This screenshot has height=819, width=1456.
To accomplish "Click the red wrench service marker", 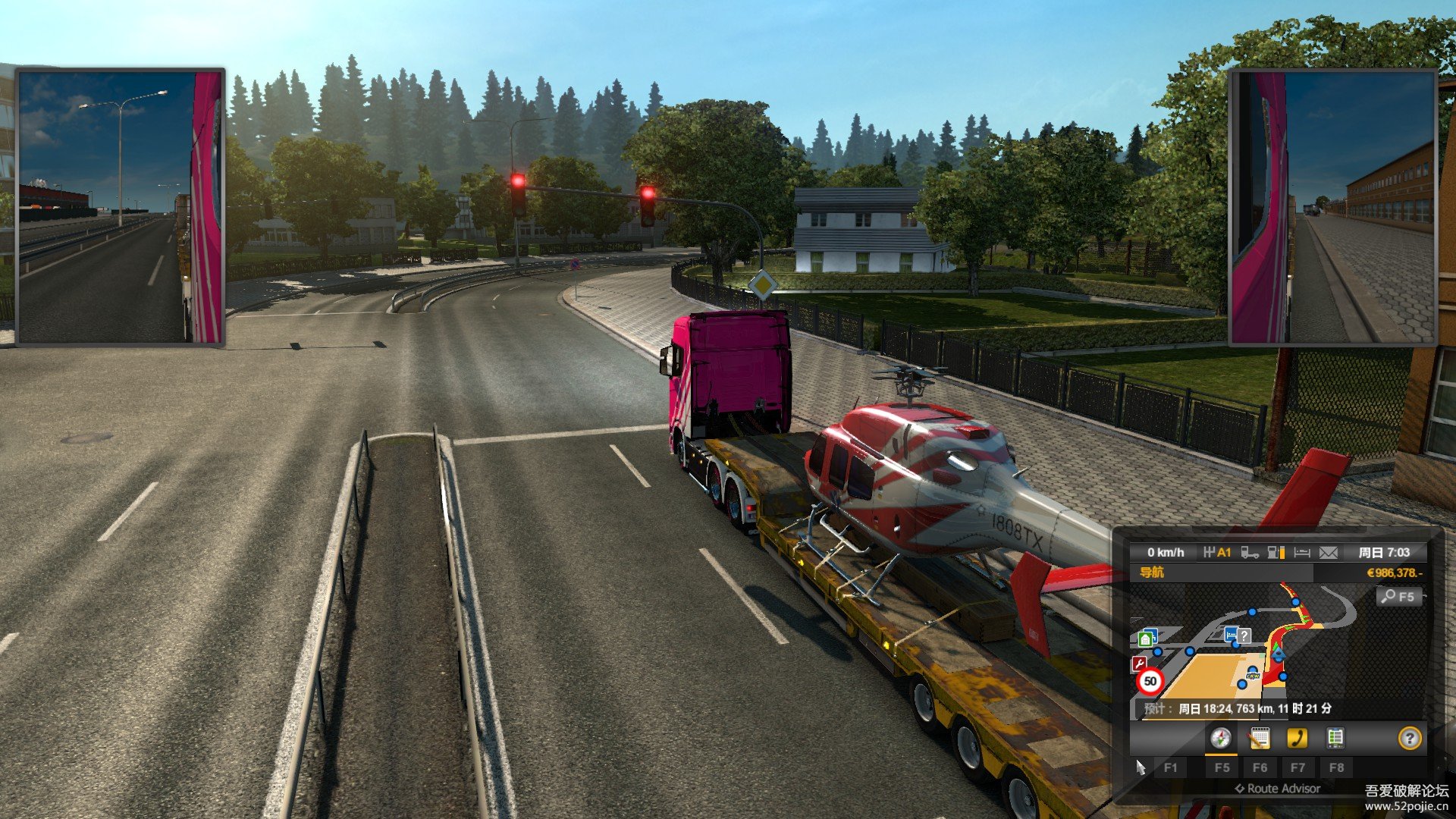I will pyautogui.click(x=1139, y=664).
